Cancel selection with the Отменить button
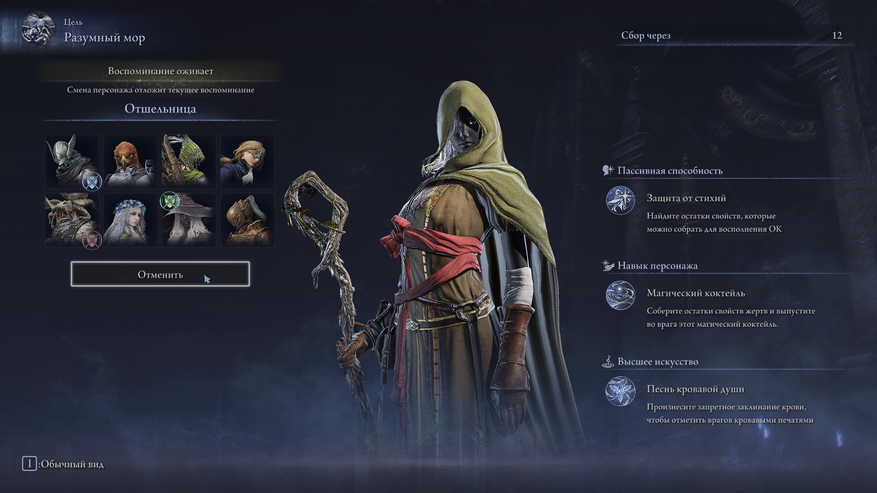877x493 pixels. point(160,274)
